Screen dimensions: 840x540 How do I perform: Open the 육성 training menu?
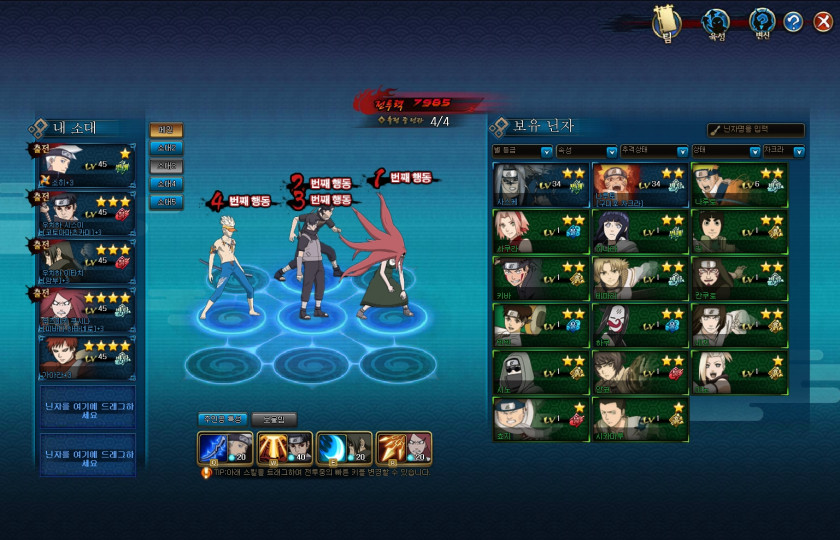pos(715,22)
